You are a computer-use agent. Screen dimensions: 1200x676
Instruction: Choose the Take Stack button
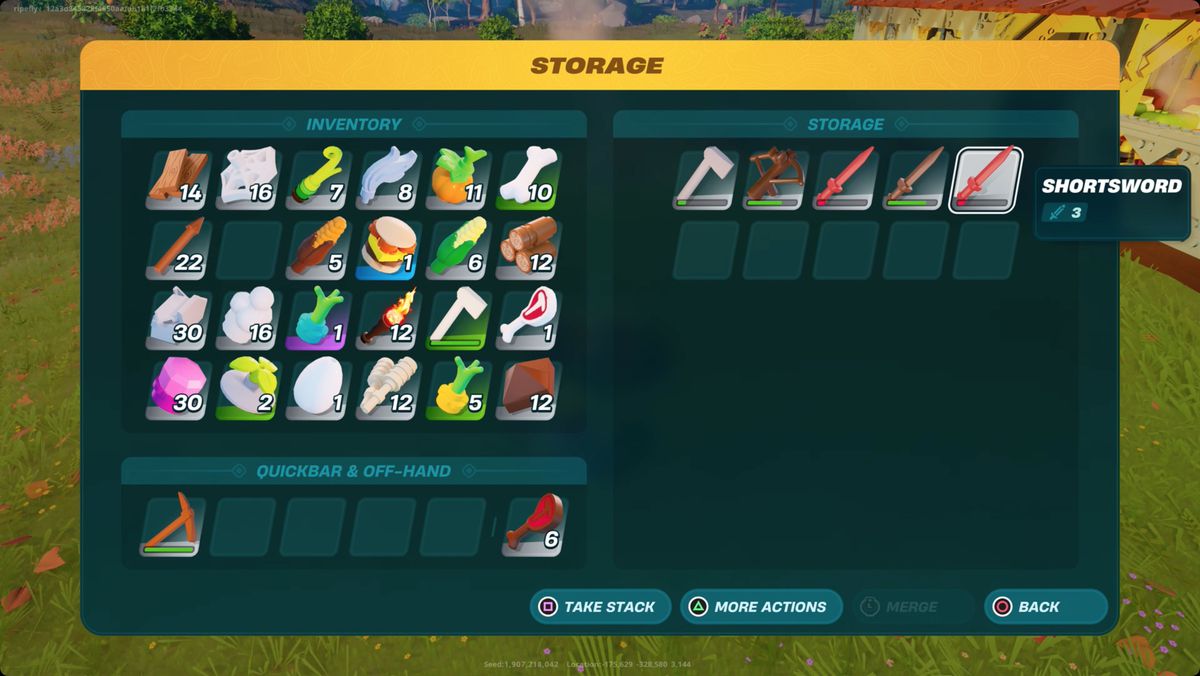[600, 607]
